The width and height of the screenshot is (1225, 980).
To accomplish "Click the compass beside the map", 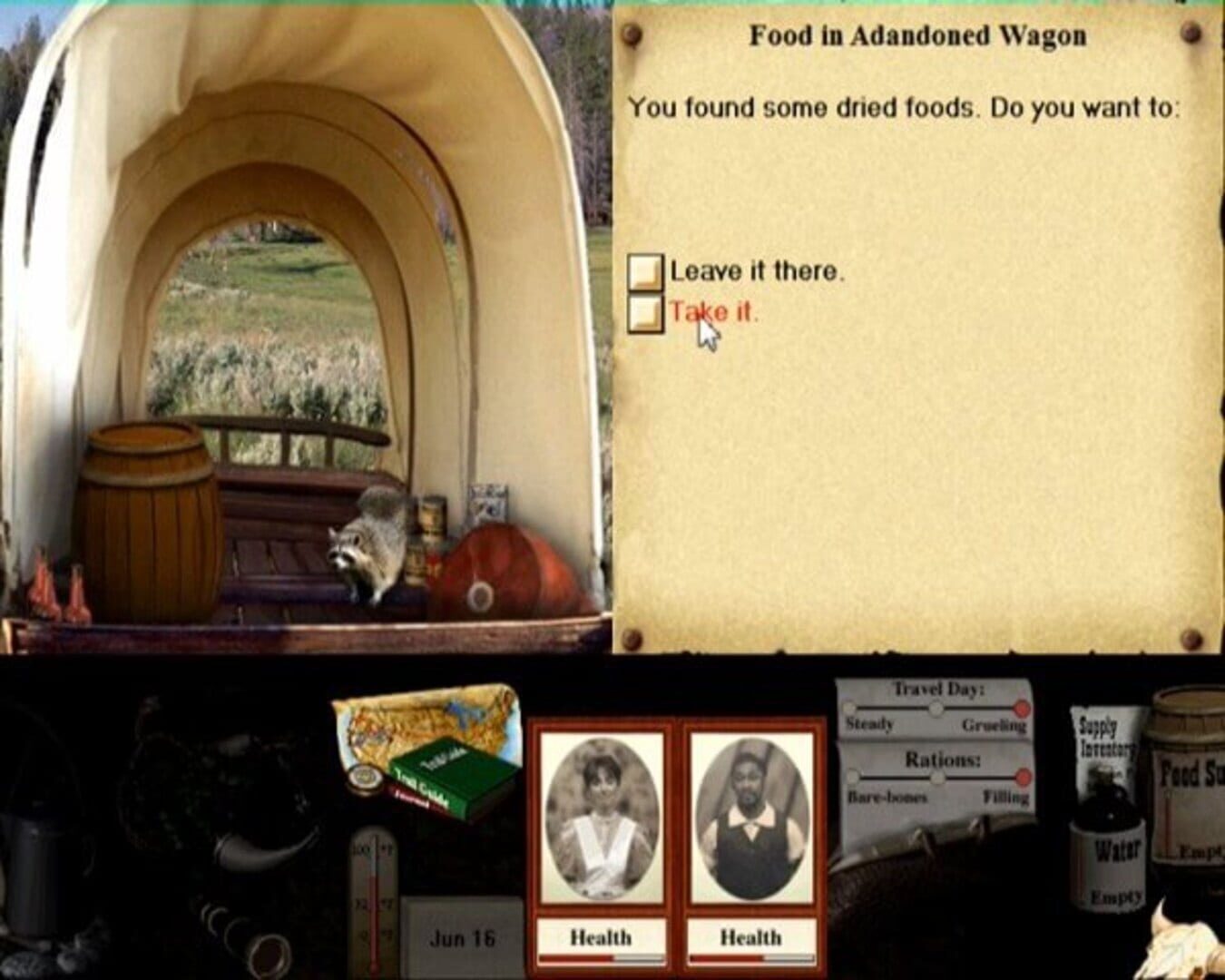I will [x=363, y=776].
